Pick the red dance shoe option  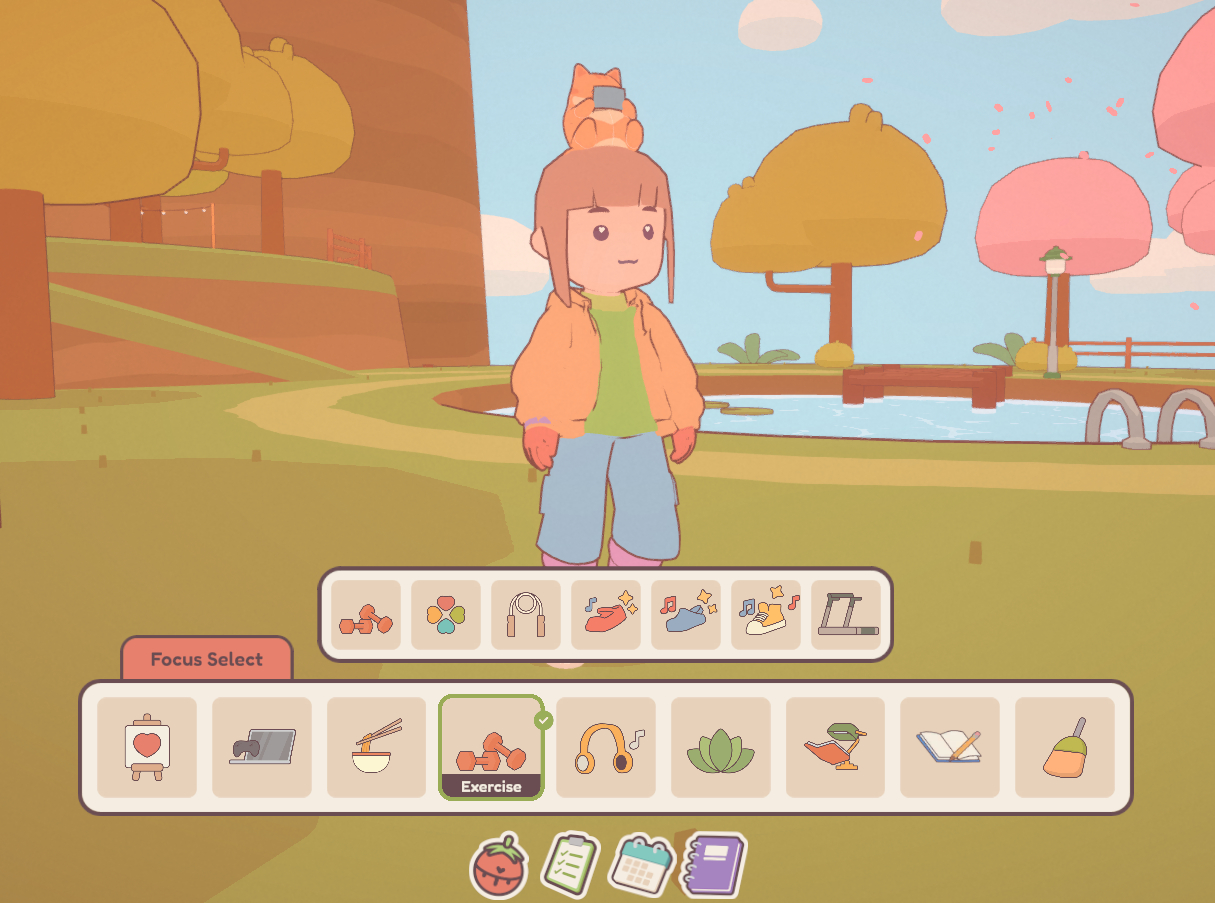click(x=606, y=615)
